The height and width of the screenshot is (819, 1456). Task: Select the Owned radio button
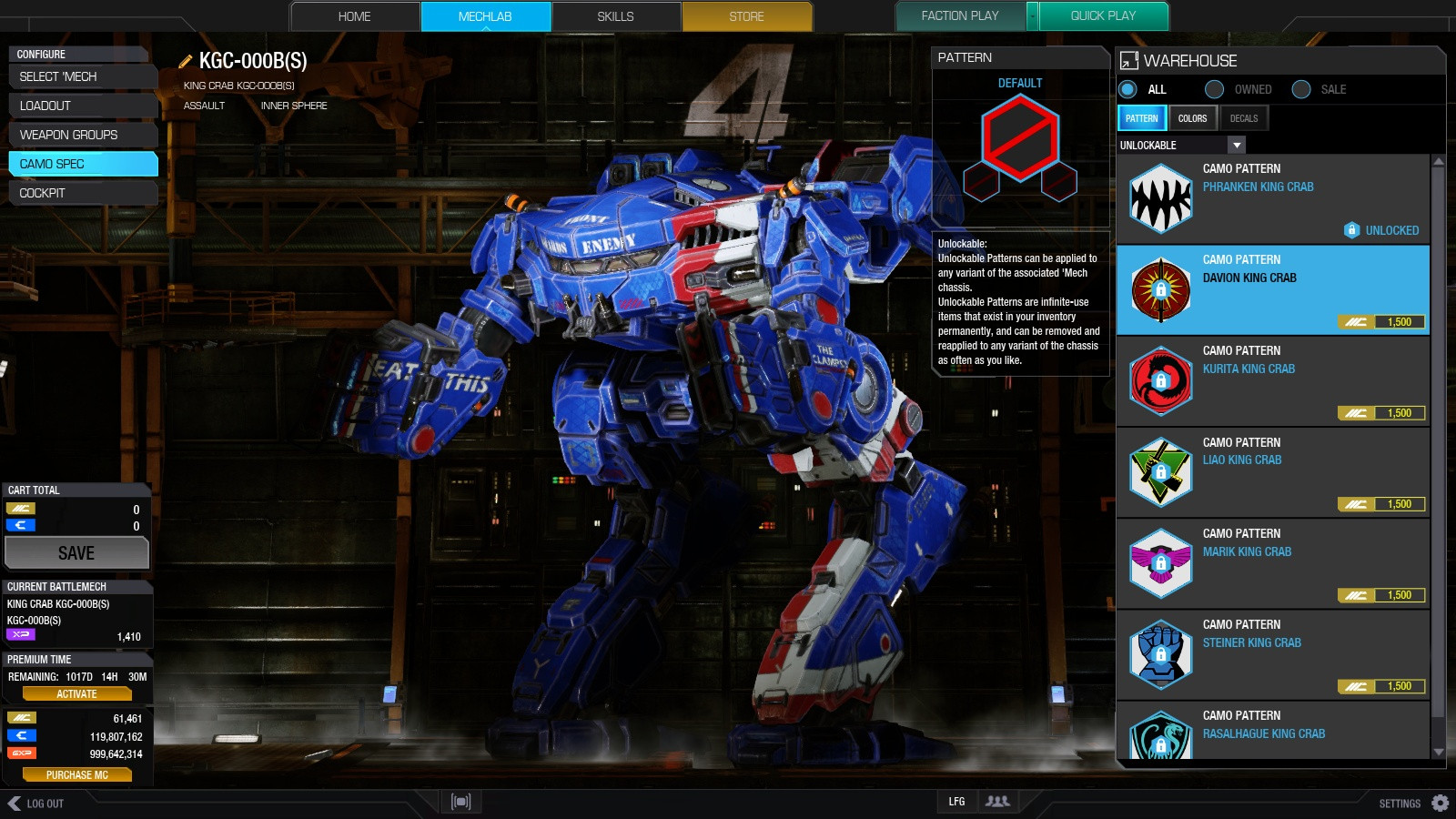coord(1215,89)
